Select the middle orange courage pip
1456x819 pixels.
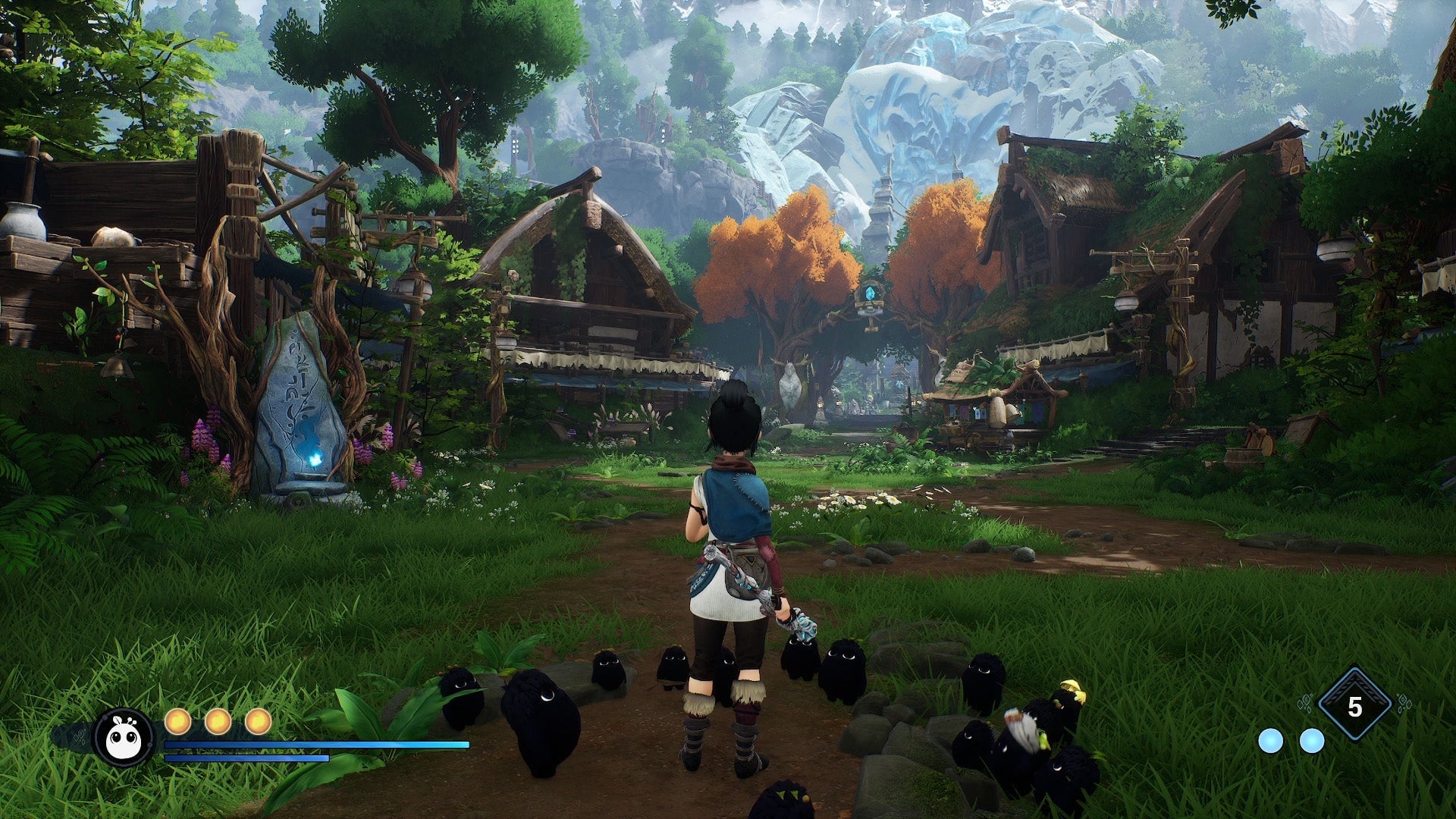tap(218, 720)
